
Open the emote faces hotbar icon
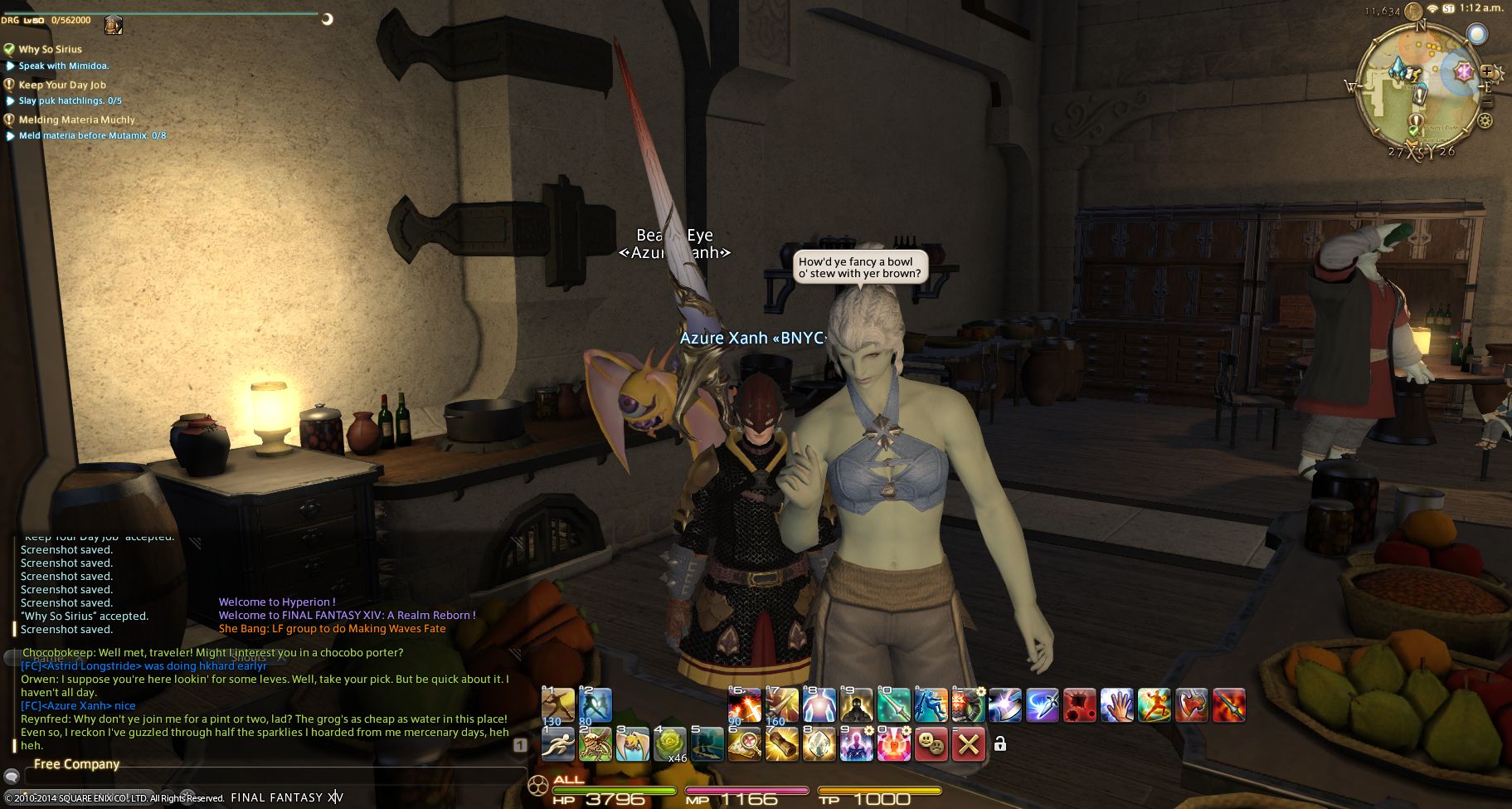931,744
